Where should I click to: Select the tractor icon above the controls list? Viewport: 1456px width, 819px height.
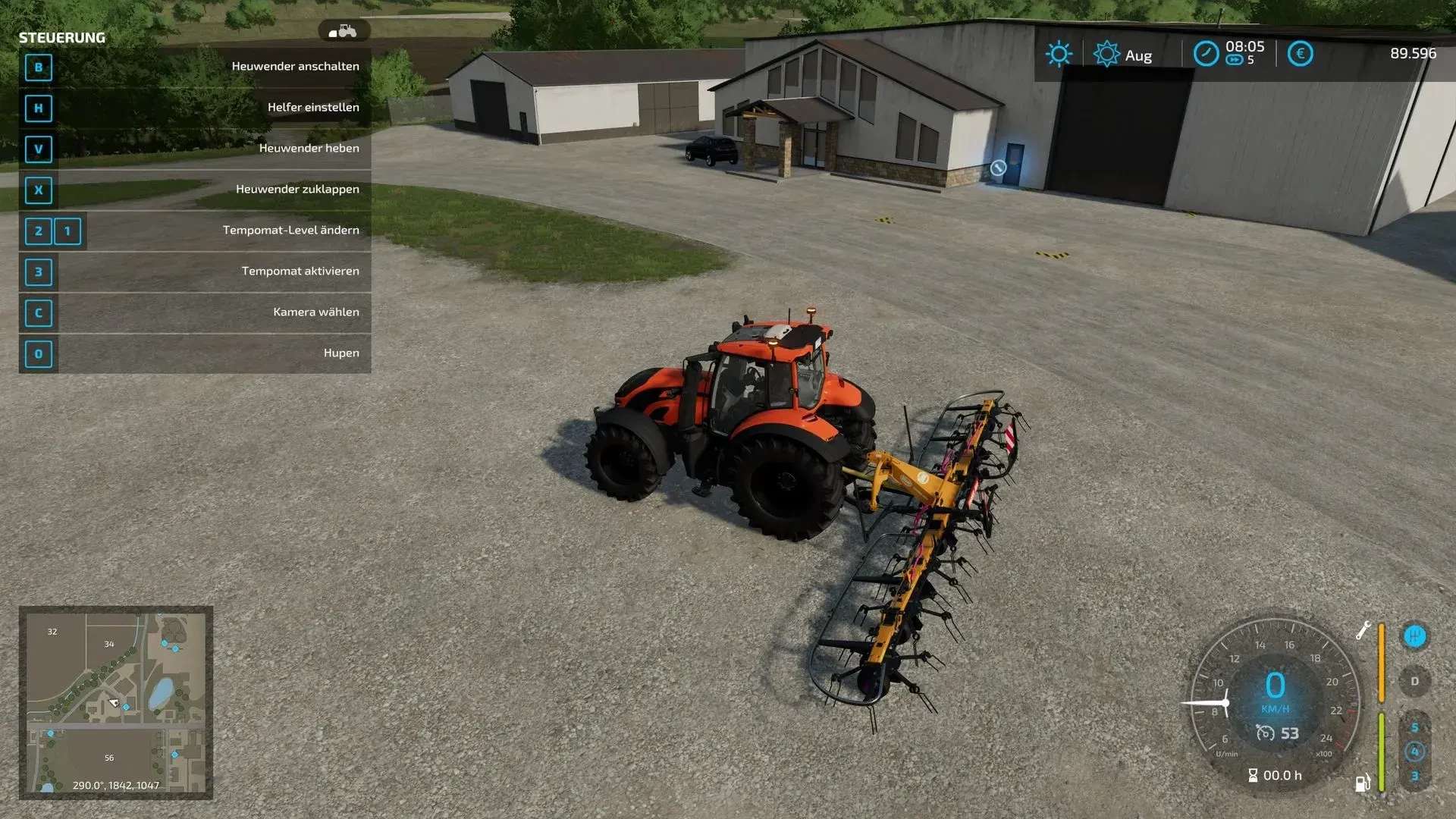point(344,31)
